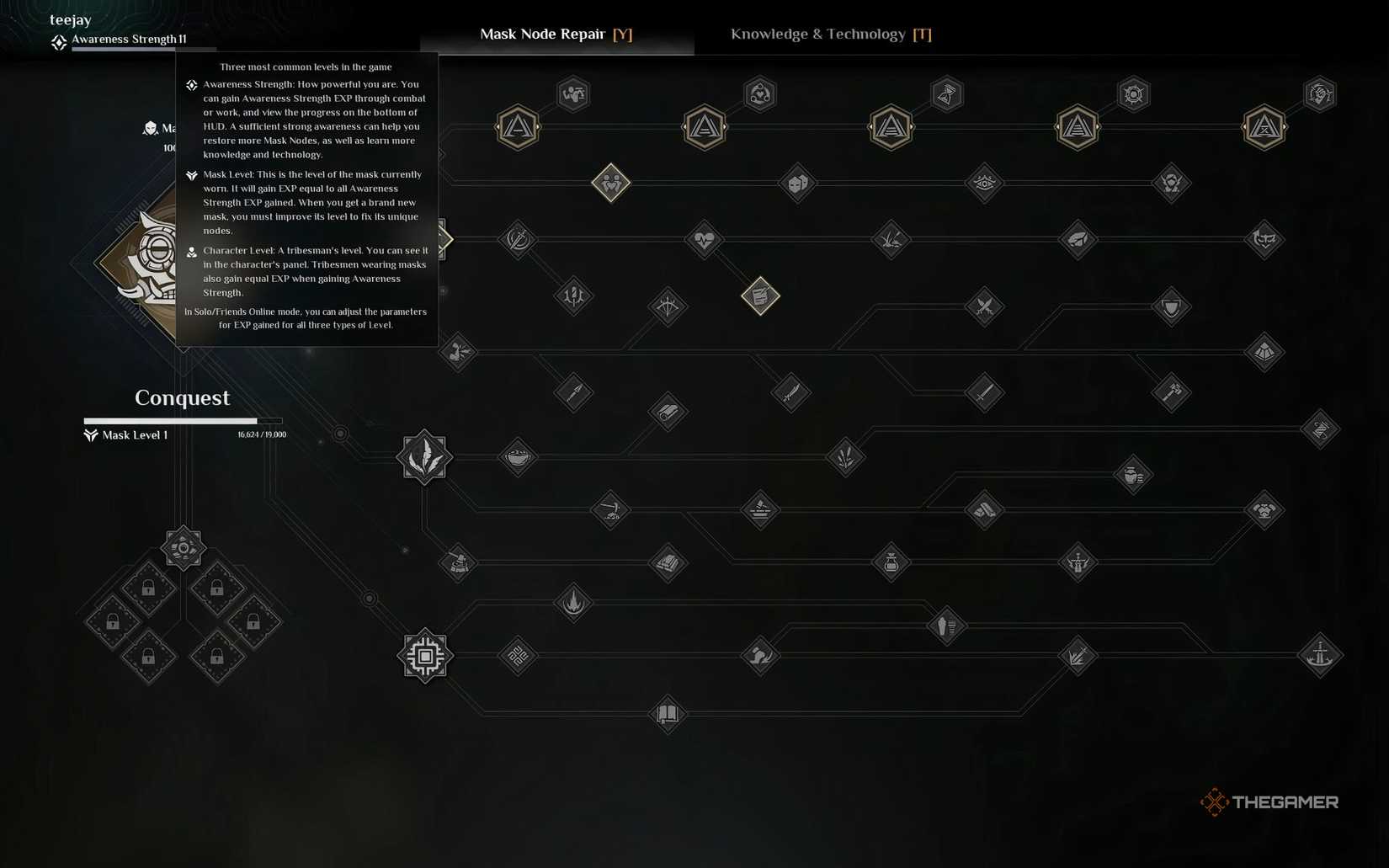
Task: Select the heartbeat vitality node
Action: click(704, 240)
